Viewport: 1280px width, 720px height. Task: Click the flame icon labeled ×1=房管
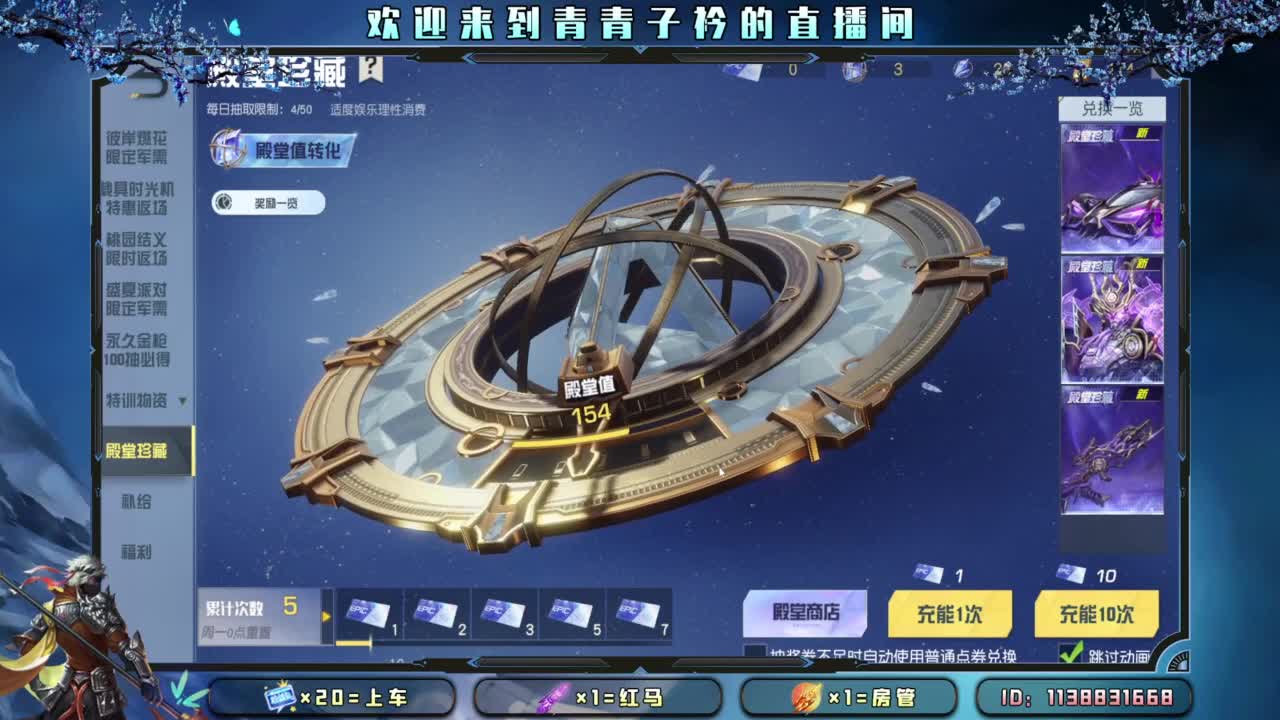[x=808, y=698]
